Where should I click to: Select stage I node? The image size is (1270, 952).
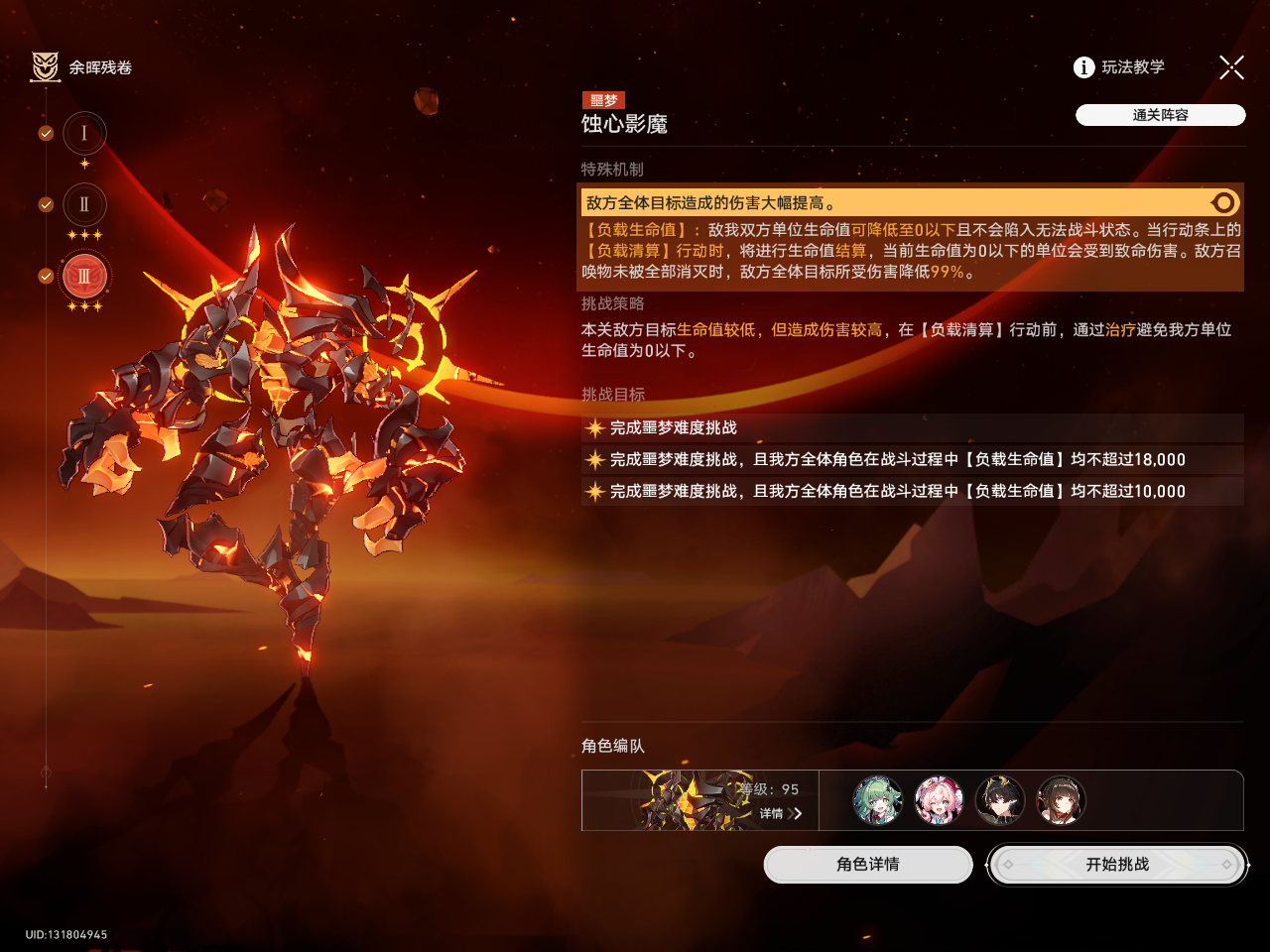[x=84, y=134]
